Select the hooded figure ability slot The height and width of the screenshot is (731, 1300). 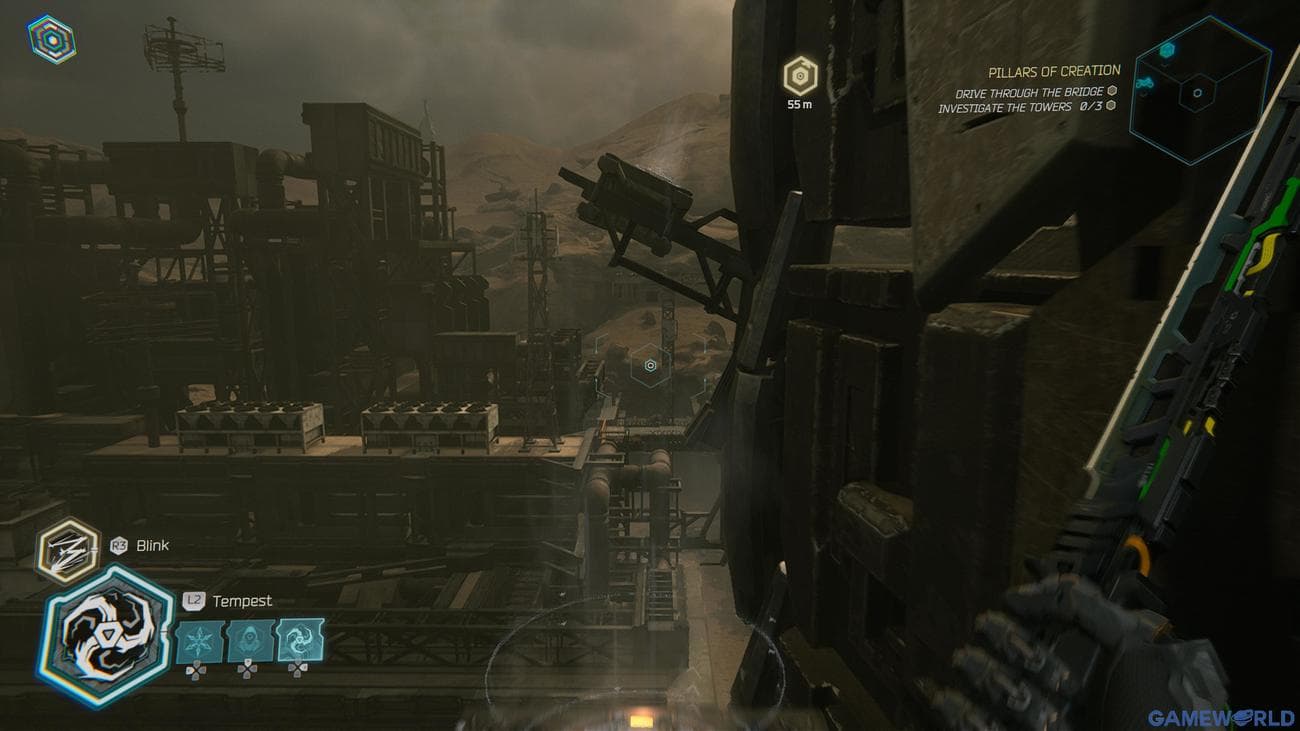[x=250, y=641]
